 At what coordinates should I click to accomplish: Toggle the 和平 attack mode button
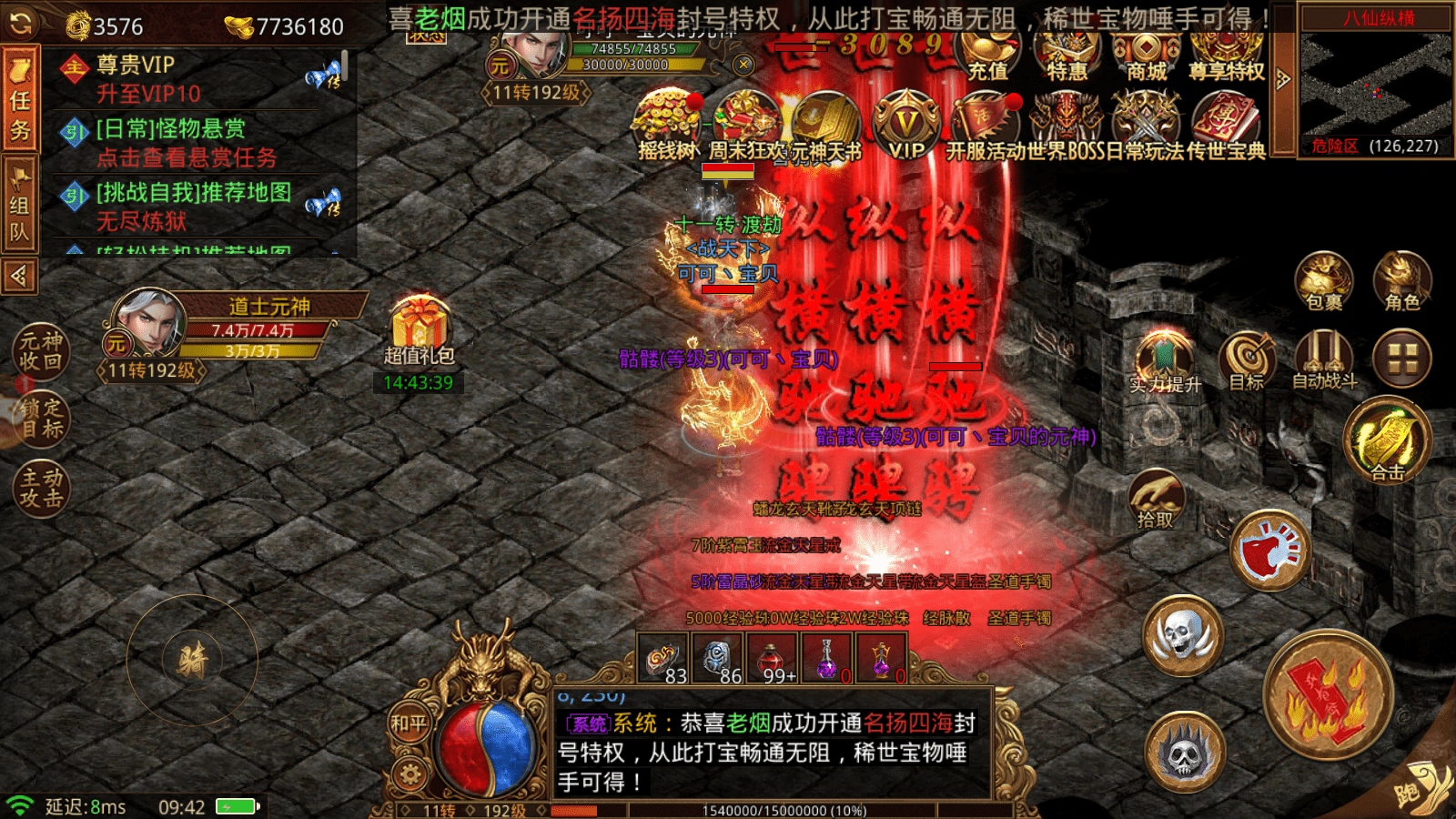point(409,724)
